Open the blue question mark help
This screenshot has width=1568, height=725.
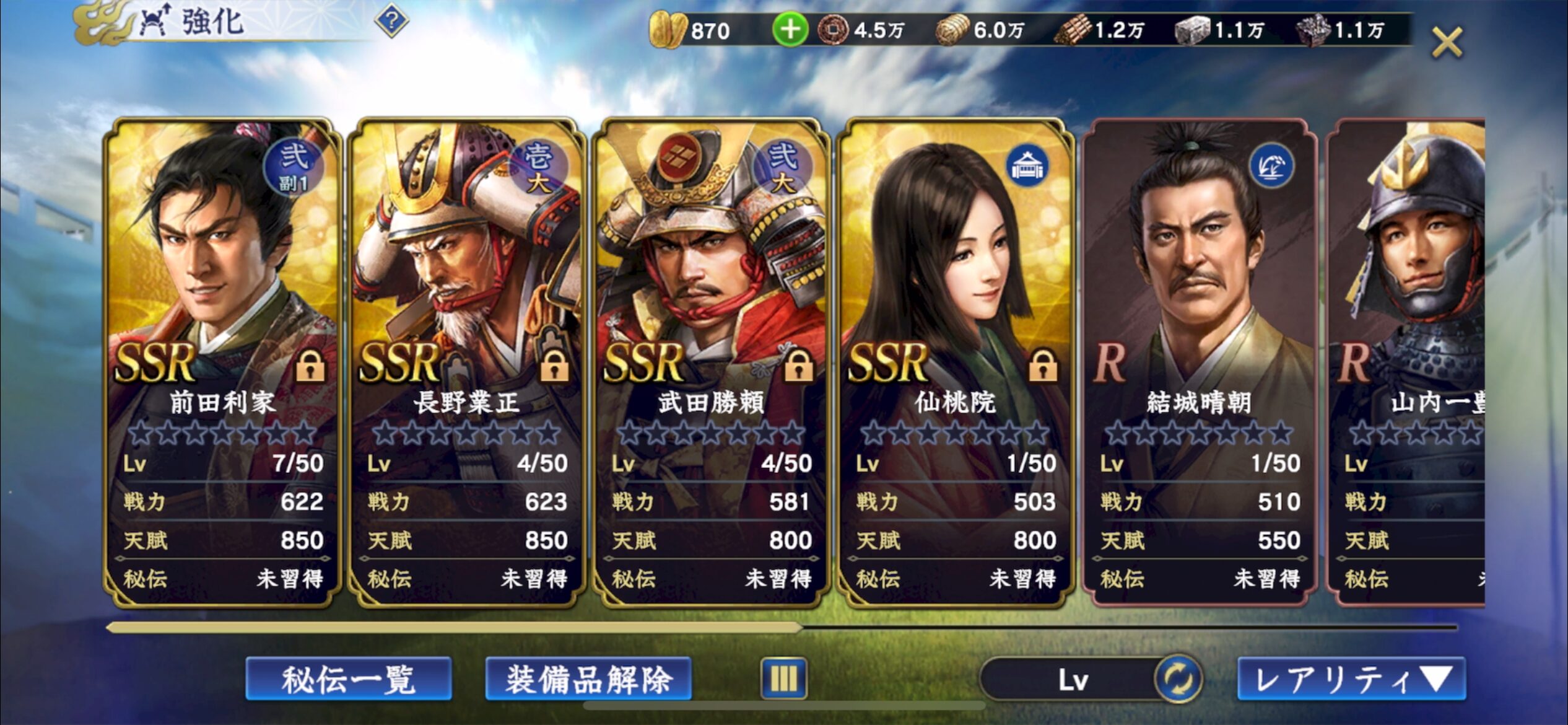coord(391,23)
